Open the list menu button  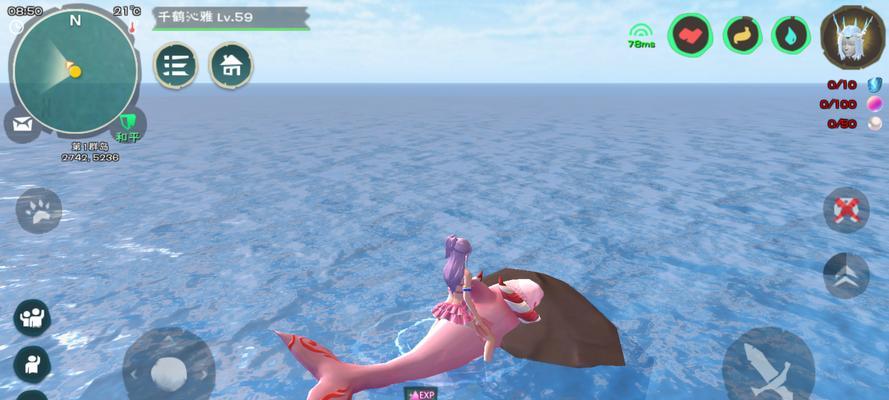[x=175, y=66]
